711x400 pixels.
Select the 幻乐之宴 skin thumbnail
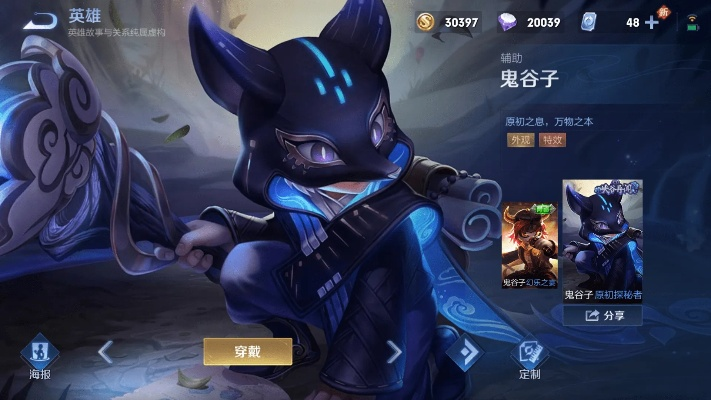[x=529, y=244]
